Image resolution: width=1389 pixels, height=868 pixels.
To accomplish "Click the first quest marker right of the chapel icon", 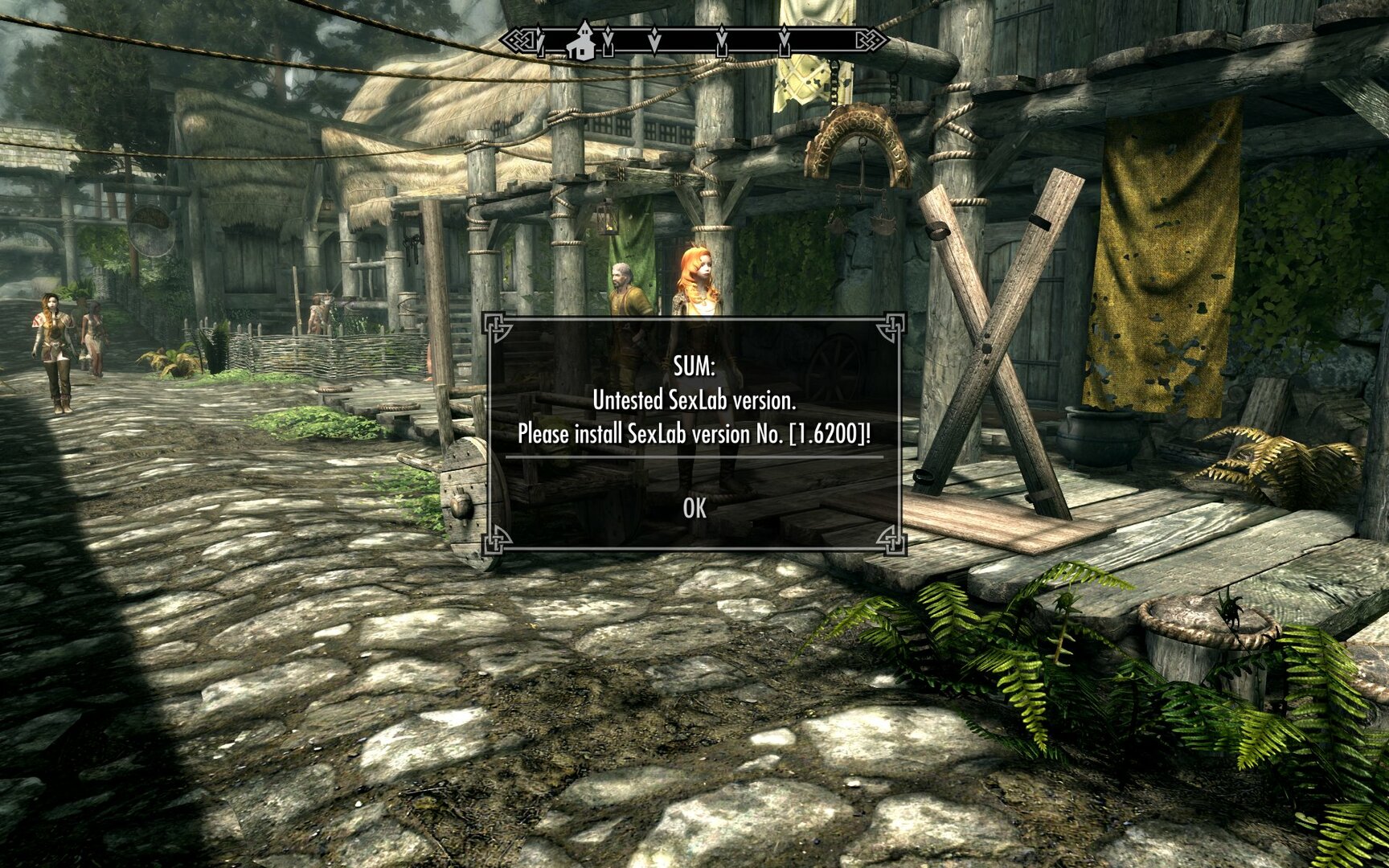I will [608, 40].
